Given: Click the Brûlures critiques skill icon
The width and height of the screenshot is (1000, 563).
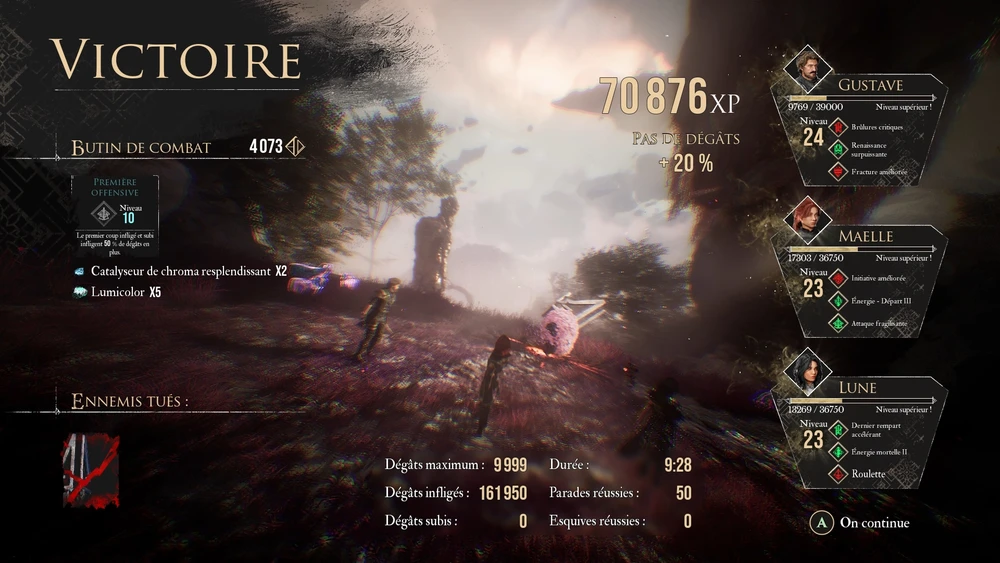Looking at the screenshot, I should coord(837,127).
